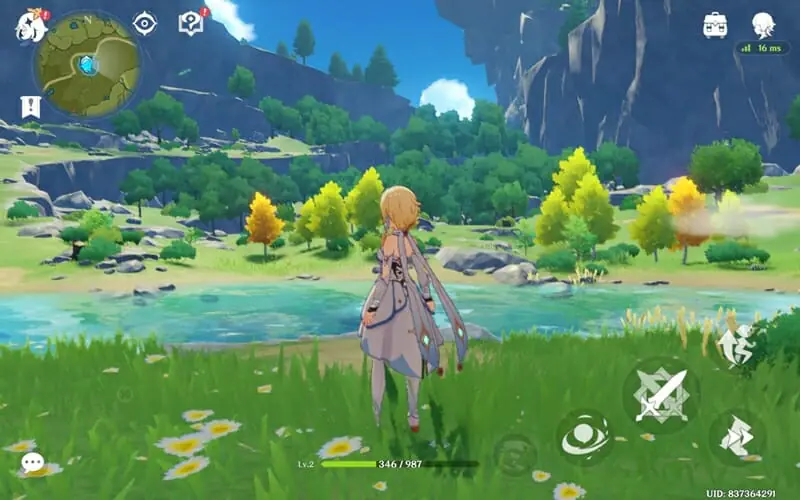Use the swirling elemental skill button
This screenshot has height=500, width=800.
[x=585, y=437]
